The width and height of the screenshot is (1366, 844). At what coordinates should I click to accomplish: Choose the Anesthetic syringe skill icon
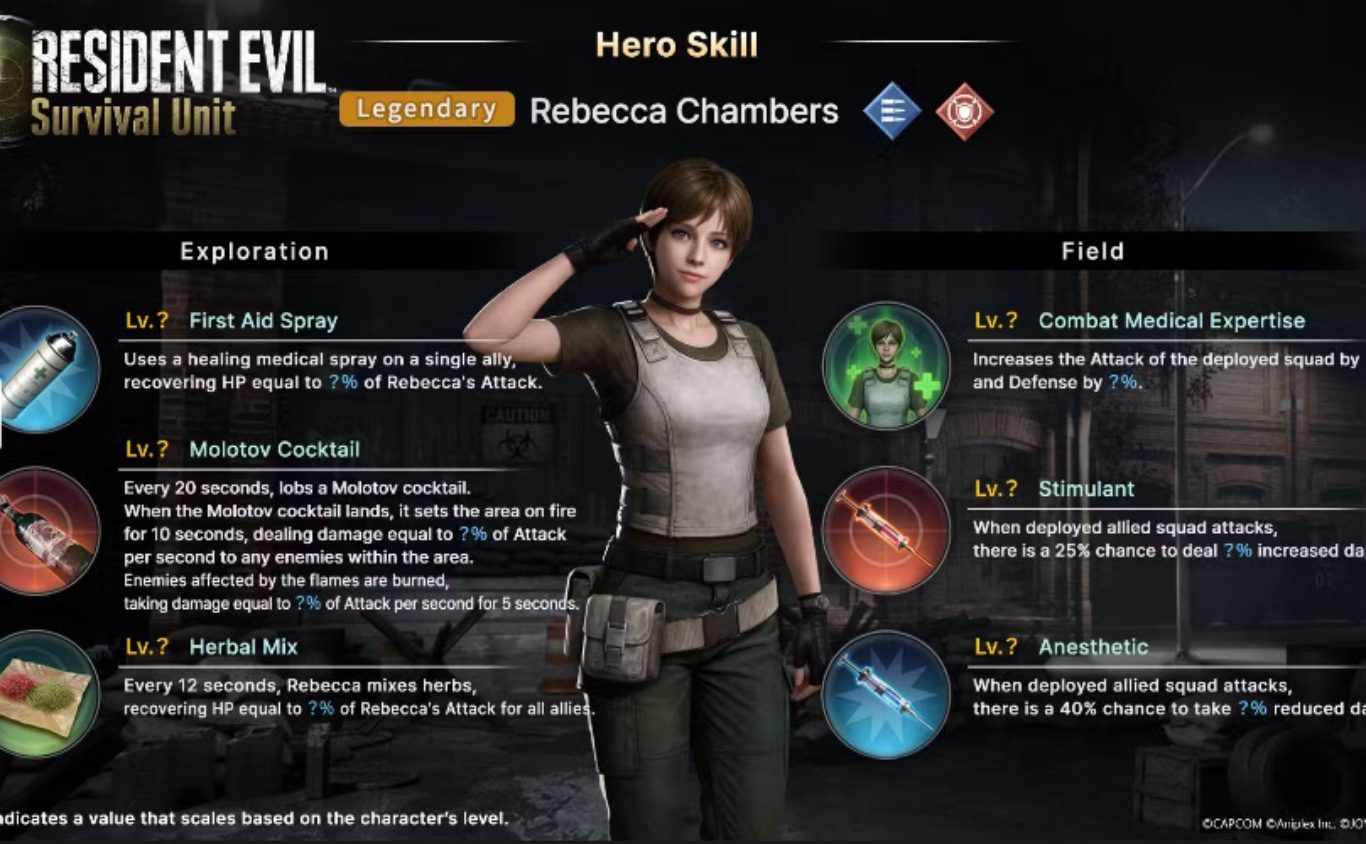[x=885, y=694]
